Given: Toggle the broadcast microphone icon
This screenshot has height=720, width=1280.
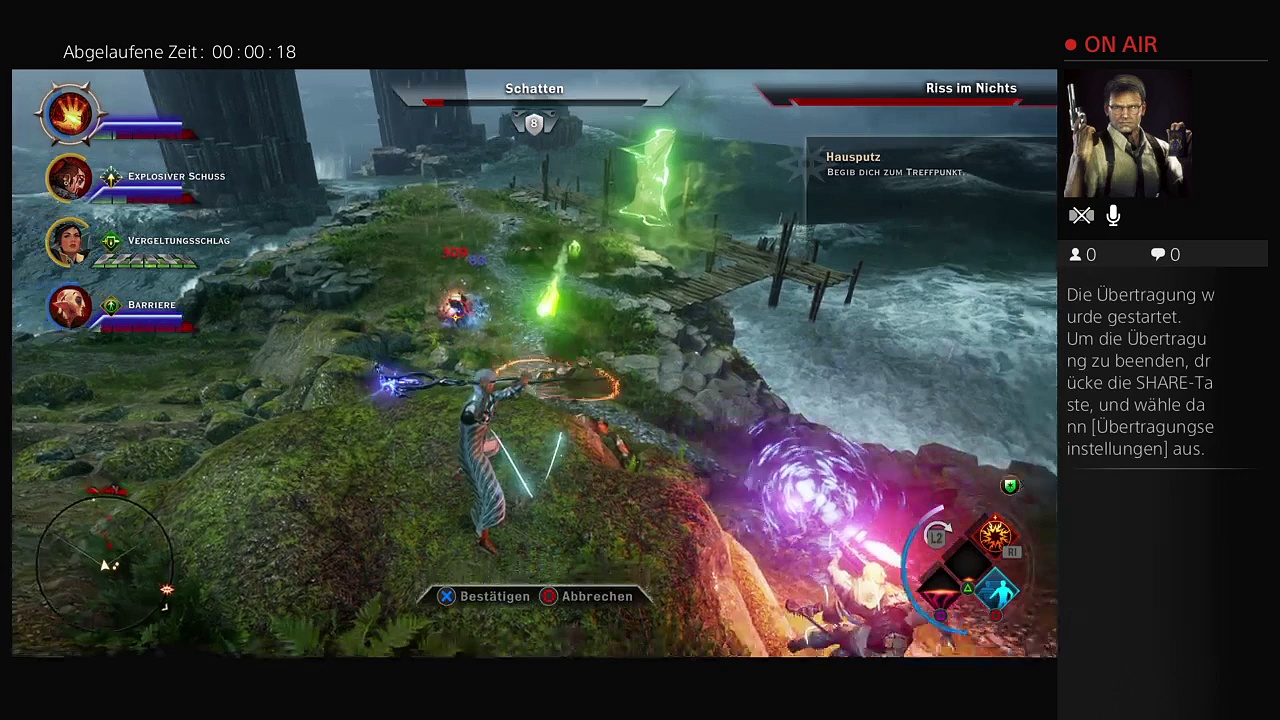Looking at the screenshot, I should [1113, 215].
